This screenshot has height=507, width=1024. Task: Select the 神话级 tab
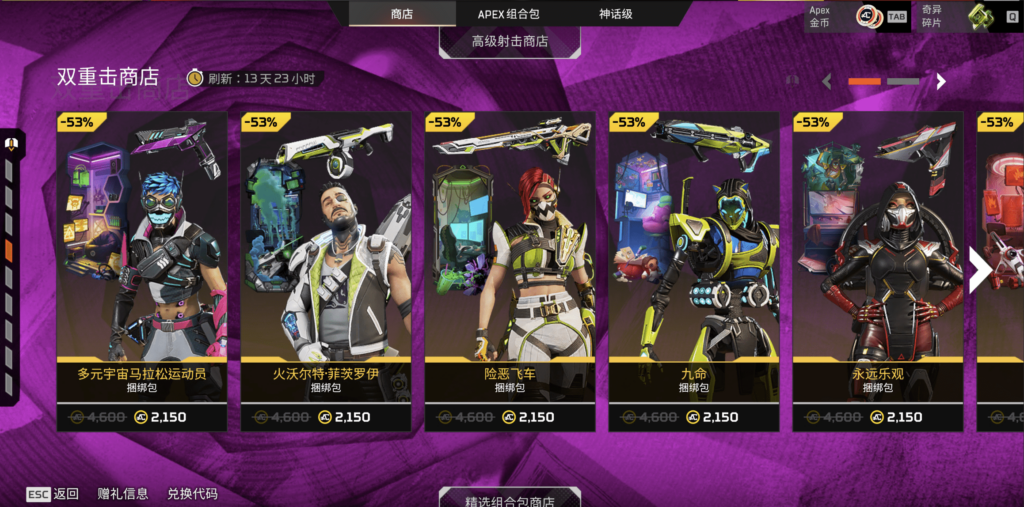pos(615,14)
